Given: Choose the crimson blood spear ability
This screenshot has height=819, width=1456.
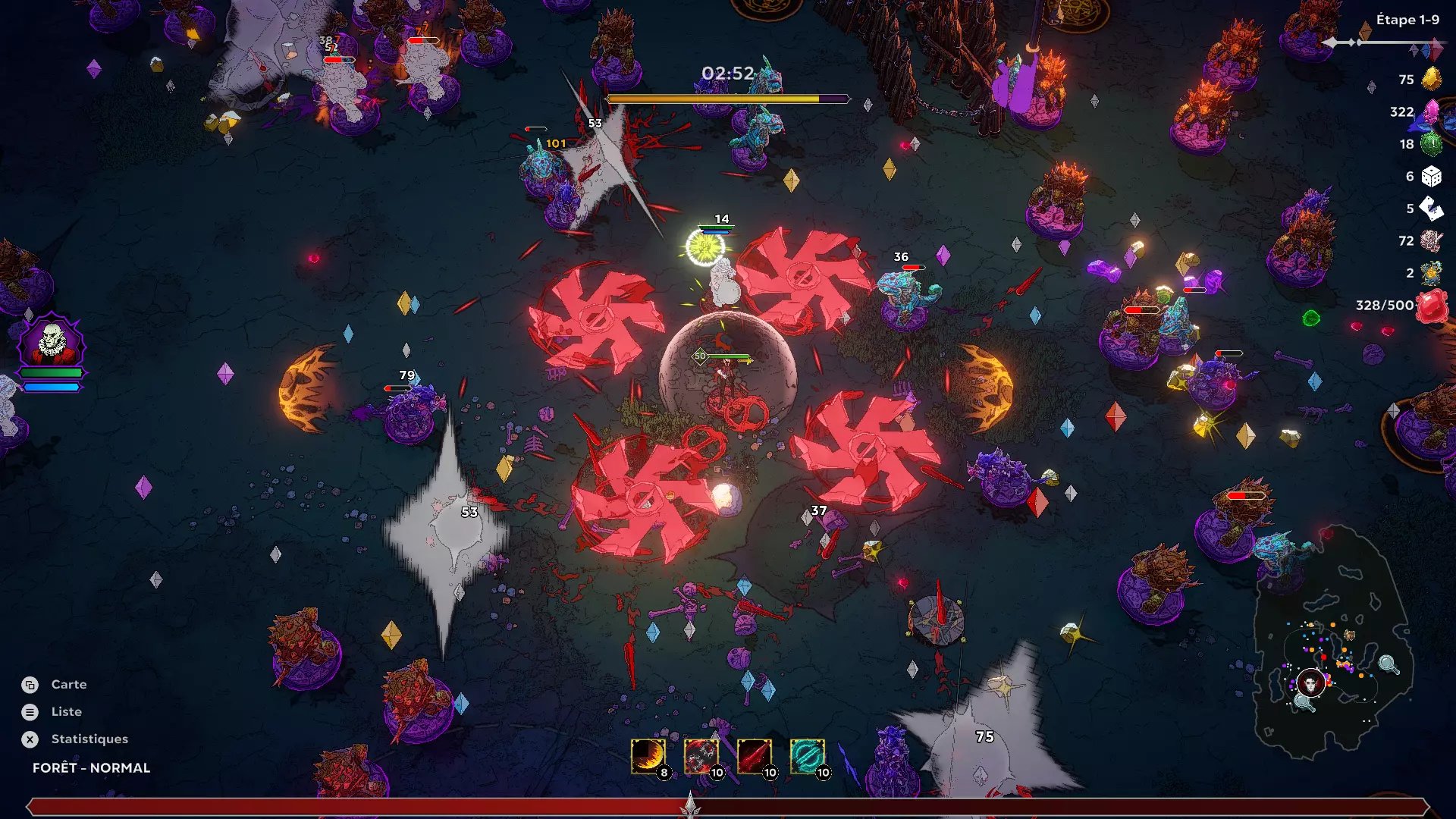Looking at the screenshot, I should (754, 756).
